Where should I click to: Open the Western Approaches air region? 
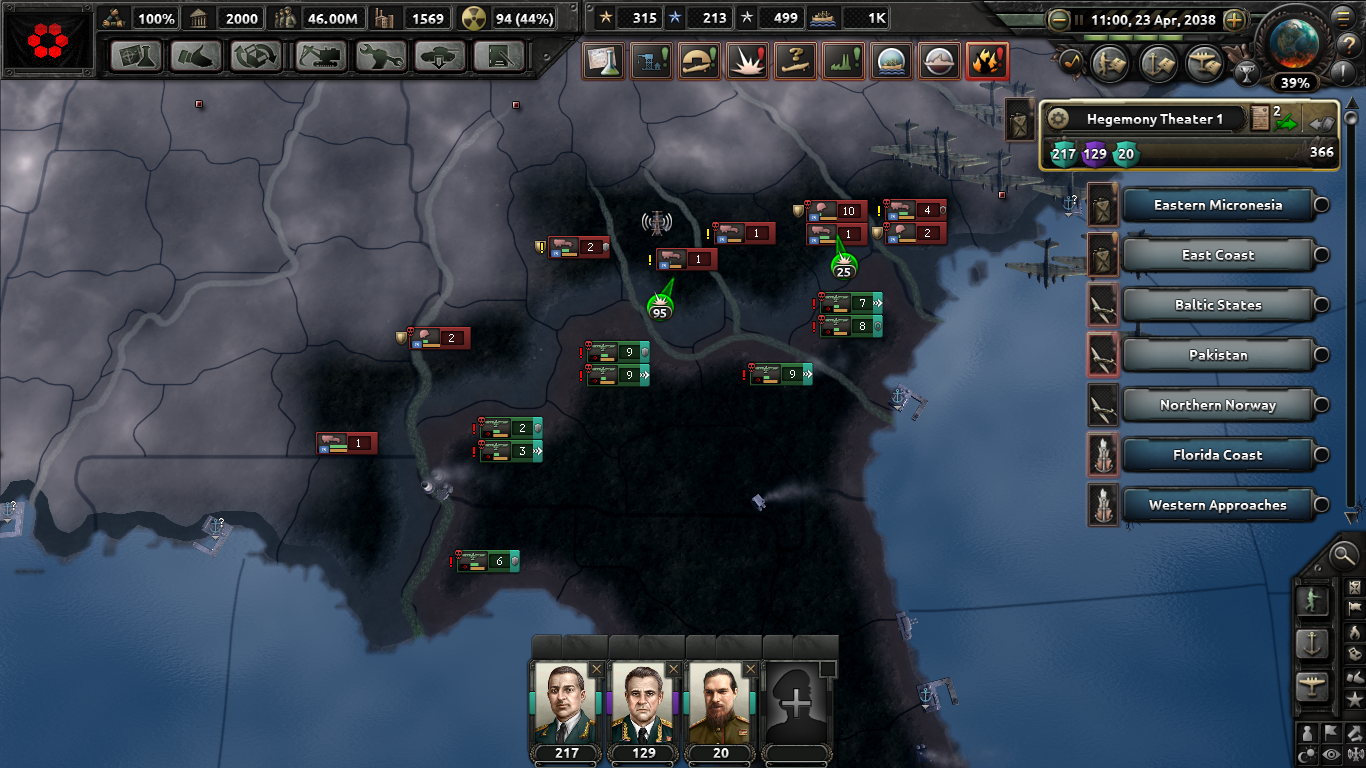(x=1222, y=505)
